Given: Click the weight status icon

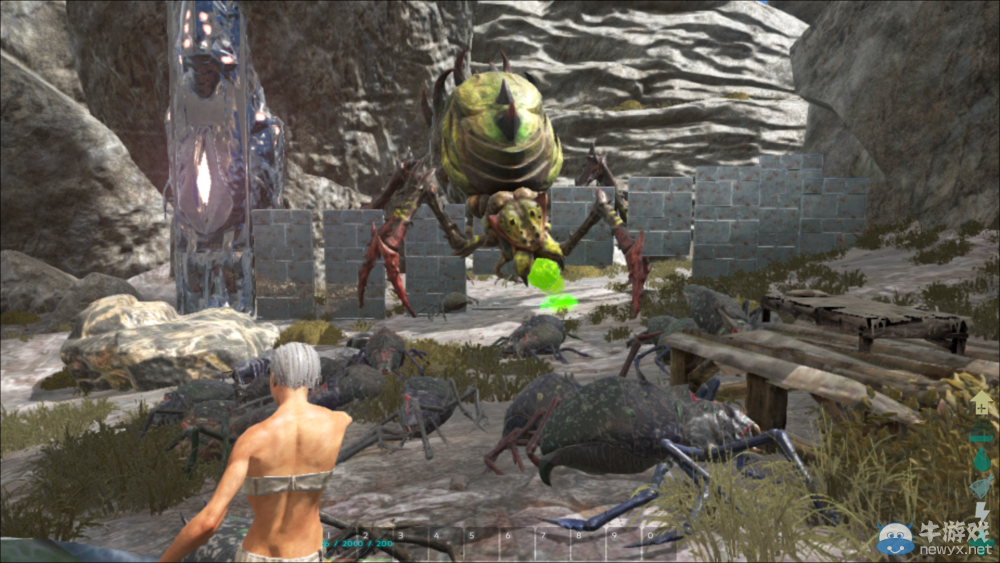Looking at the screenshot, I should [x=982, y=431].
